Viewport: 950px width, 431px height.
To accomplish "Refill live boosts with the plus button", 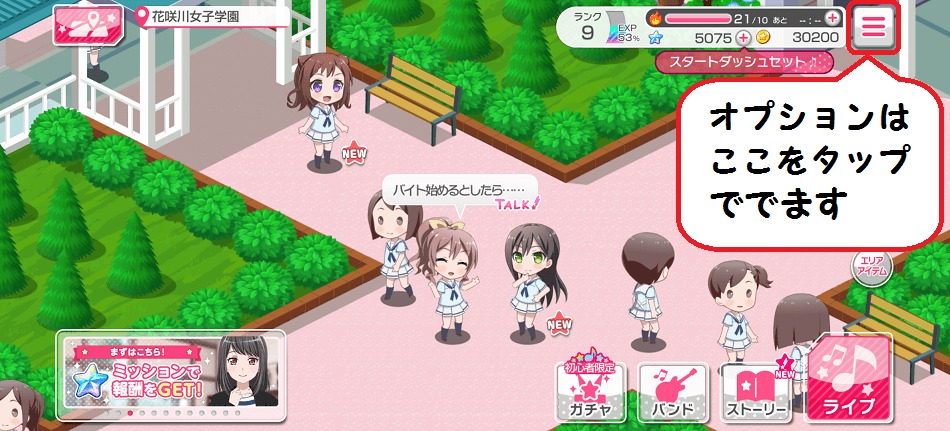I will (831, 18).
